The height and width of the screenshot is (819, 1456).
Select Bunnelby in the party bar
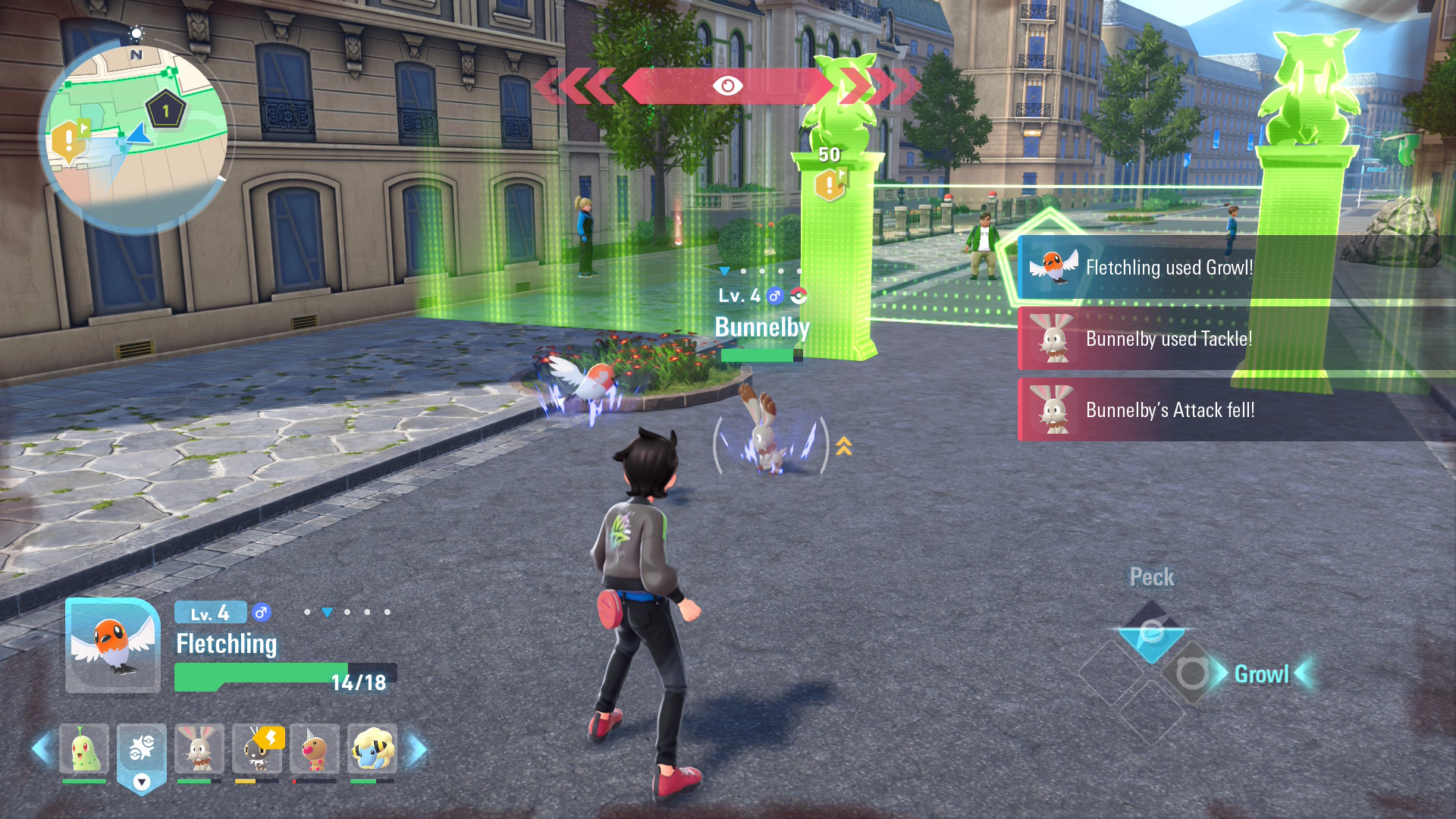coord(199,749)
